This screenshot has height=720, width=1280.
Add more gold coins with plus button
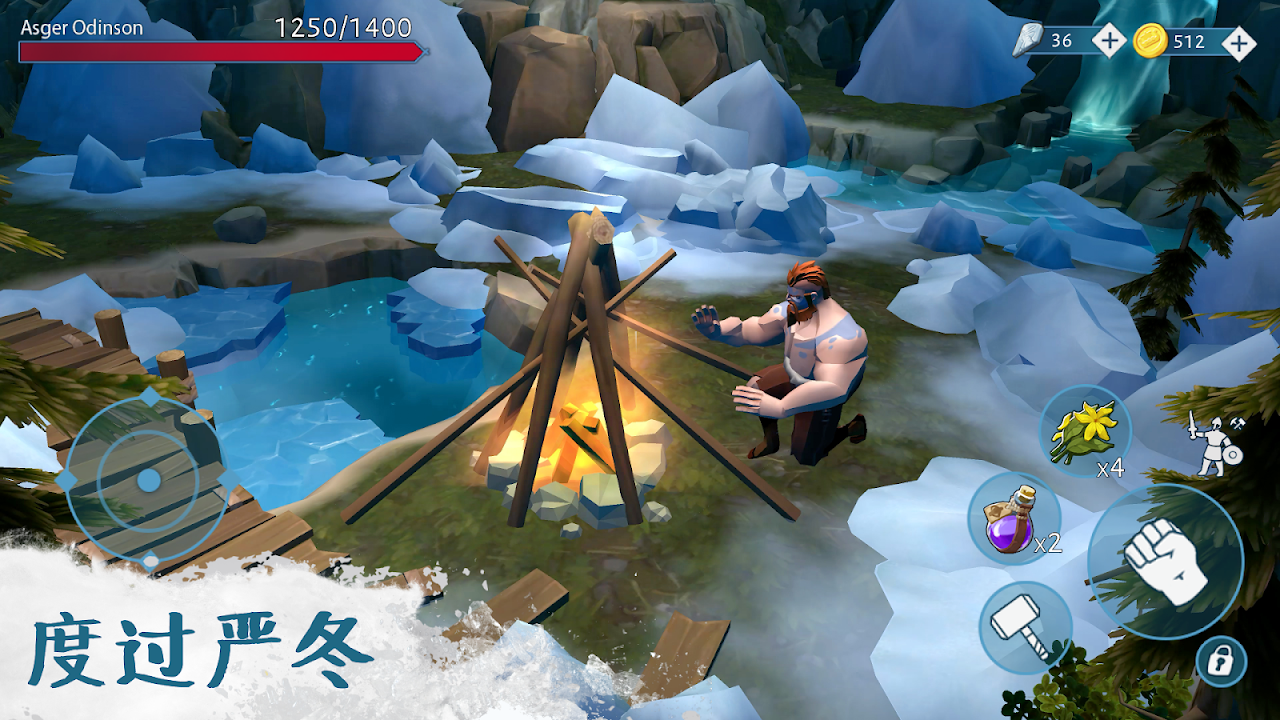pos(1239,42)
